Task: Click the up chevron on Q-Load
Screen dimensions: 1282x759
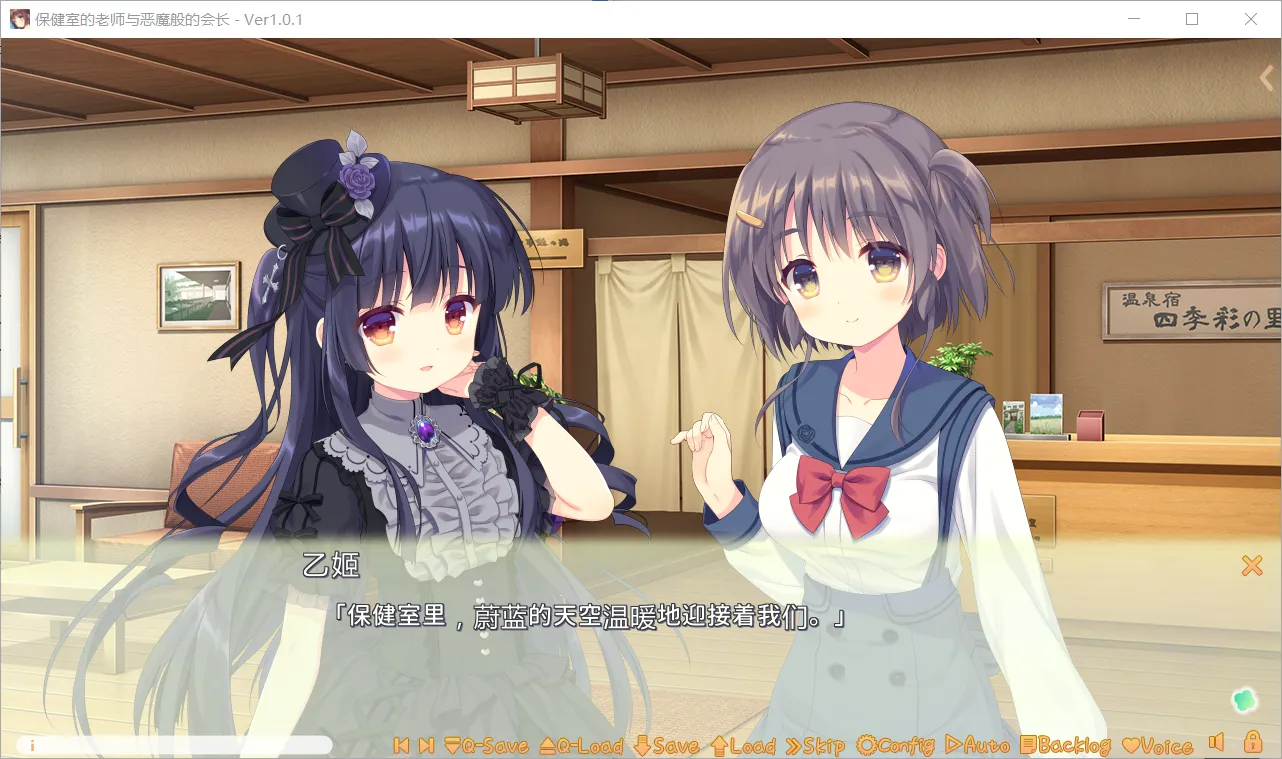Action: [546, 746]
